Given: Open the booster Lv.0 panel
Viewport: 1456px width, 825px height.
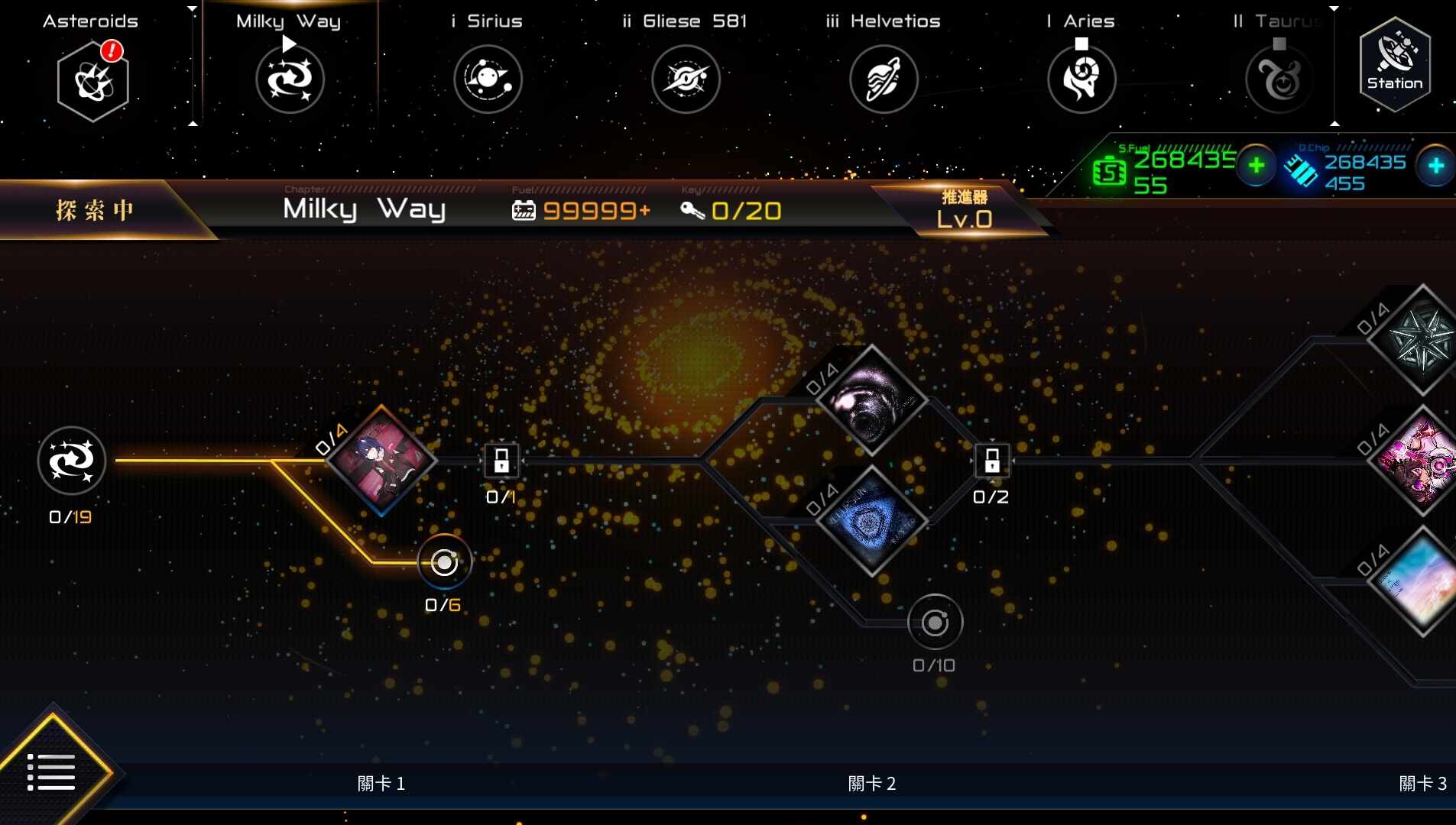Looking at the screenshot, I should click(x=965, y=210).
